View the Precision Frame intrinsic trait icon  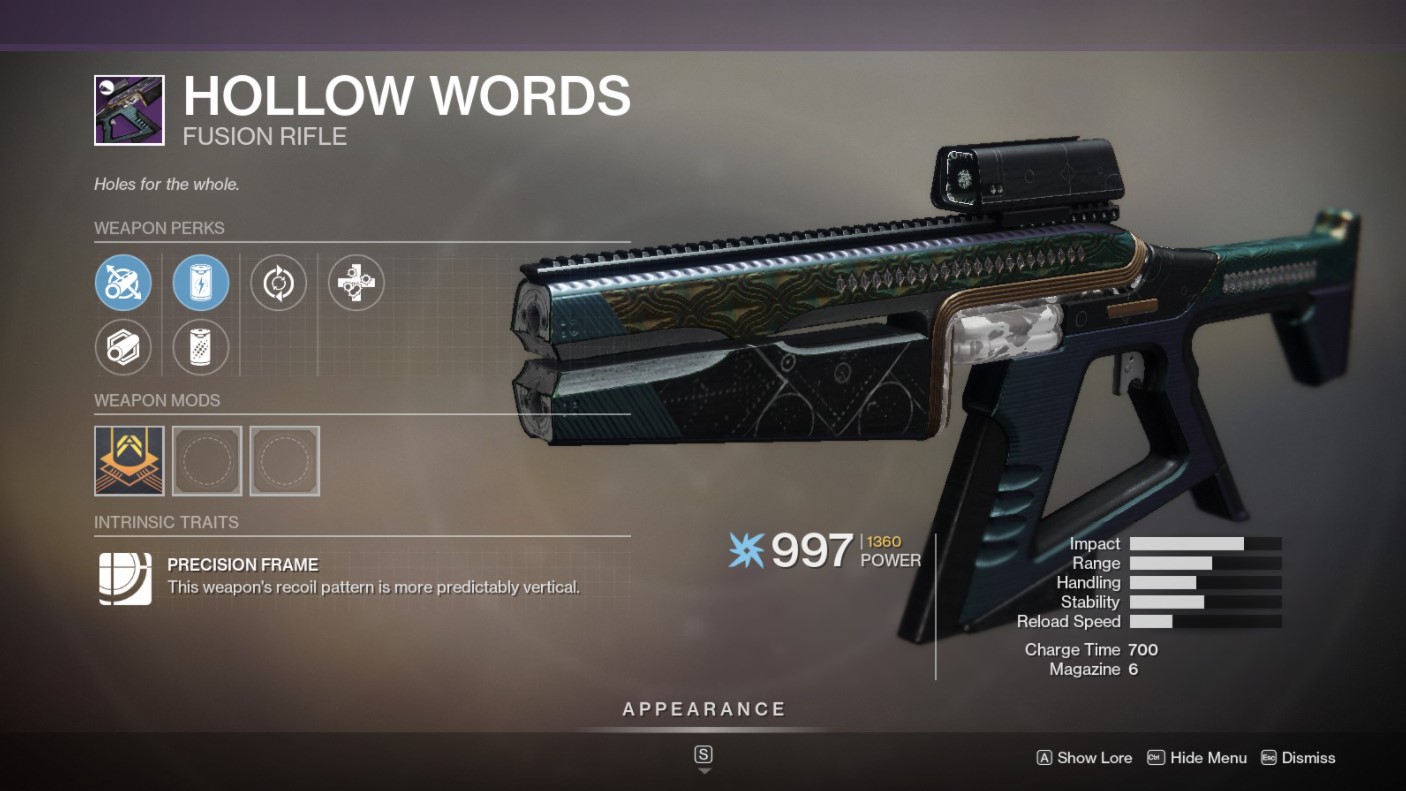tap(125, 578)
